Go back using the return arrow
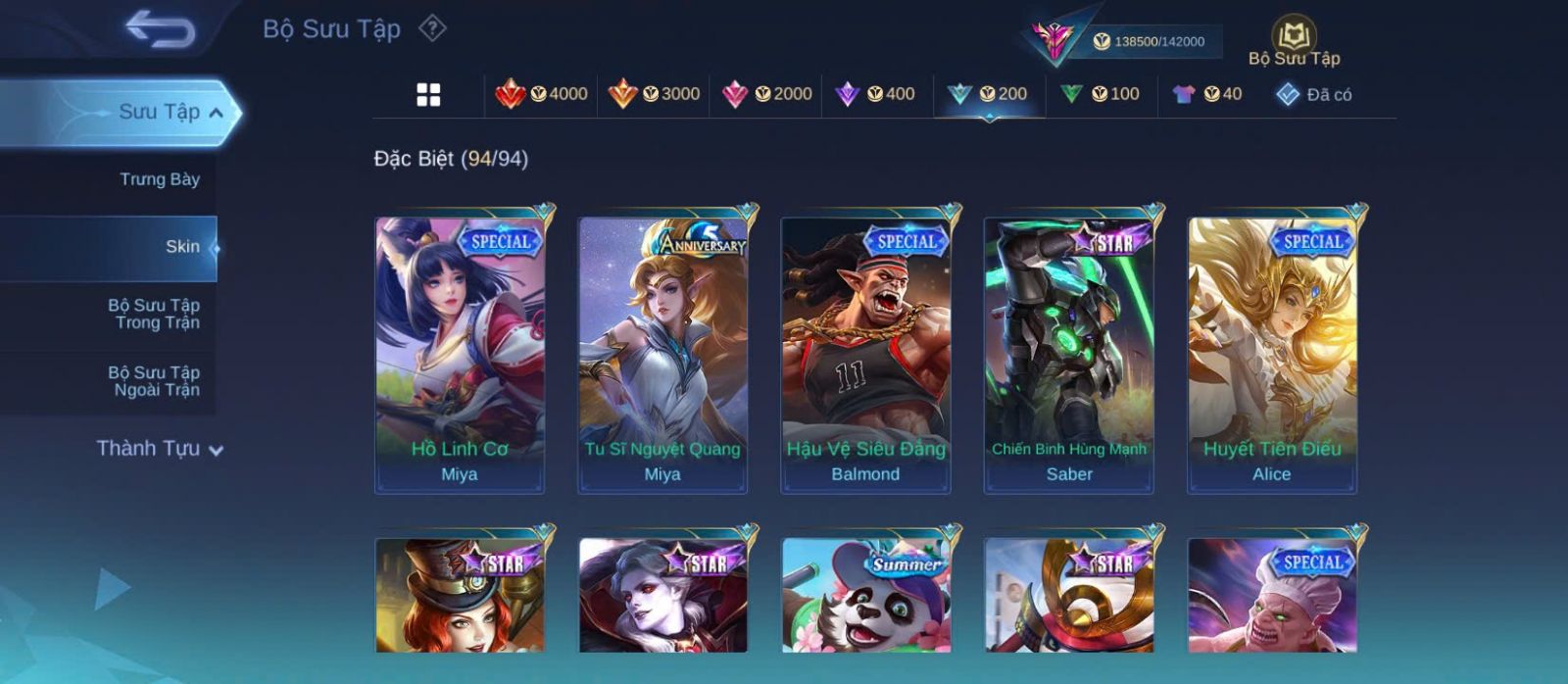 [161, 29]
